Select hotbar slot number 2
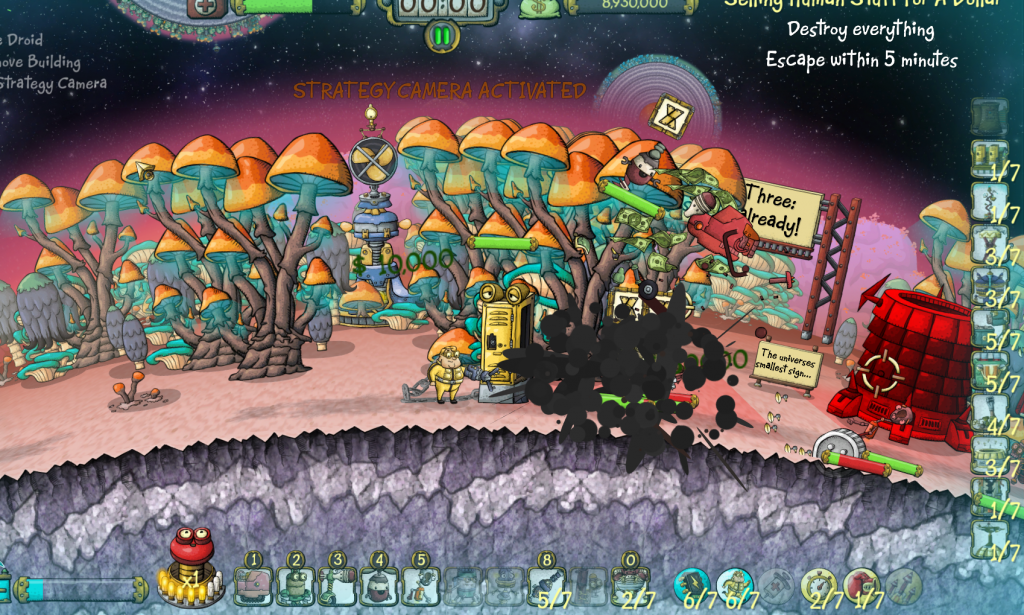 (x=296, y=585)
